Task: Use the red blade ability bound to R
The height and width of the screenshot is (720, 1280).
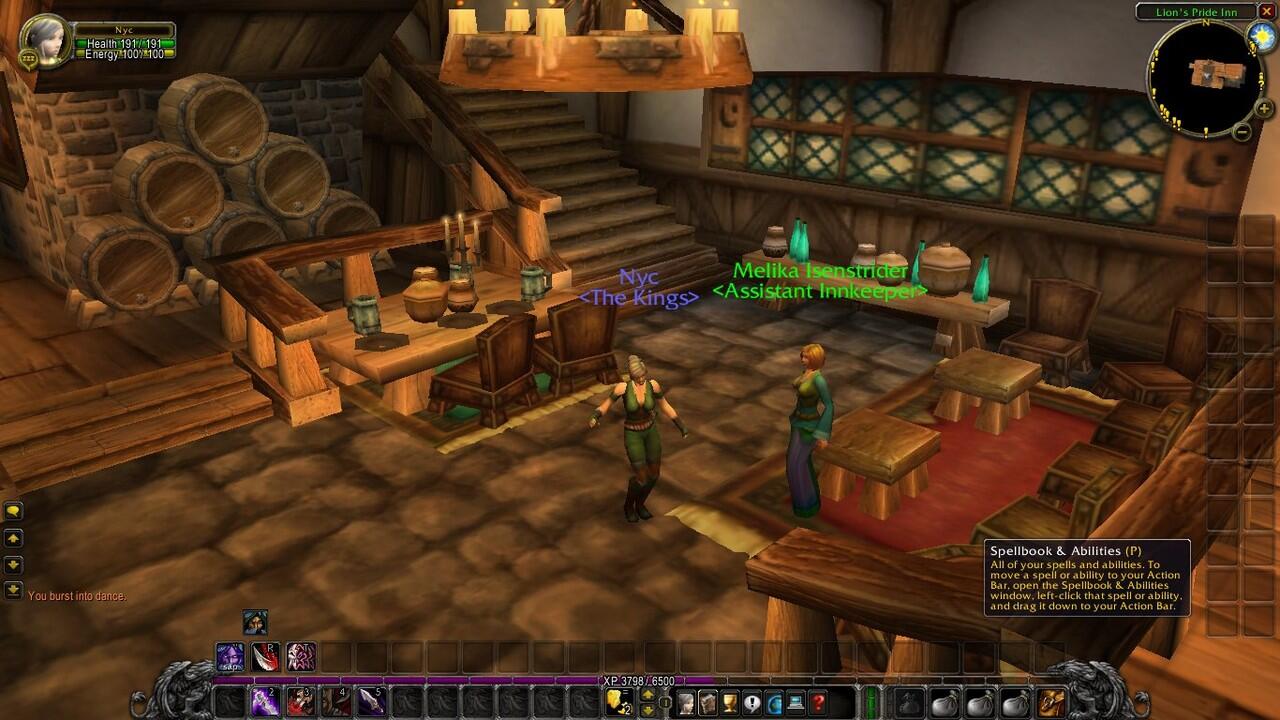Action: click(266, 657)
